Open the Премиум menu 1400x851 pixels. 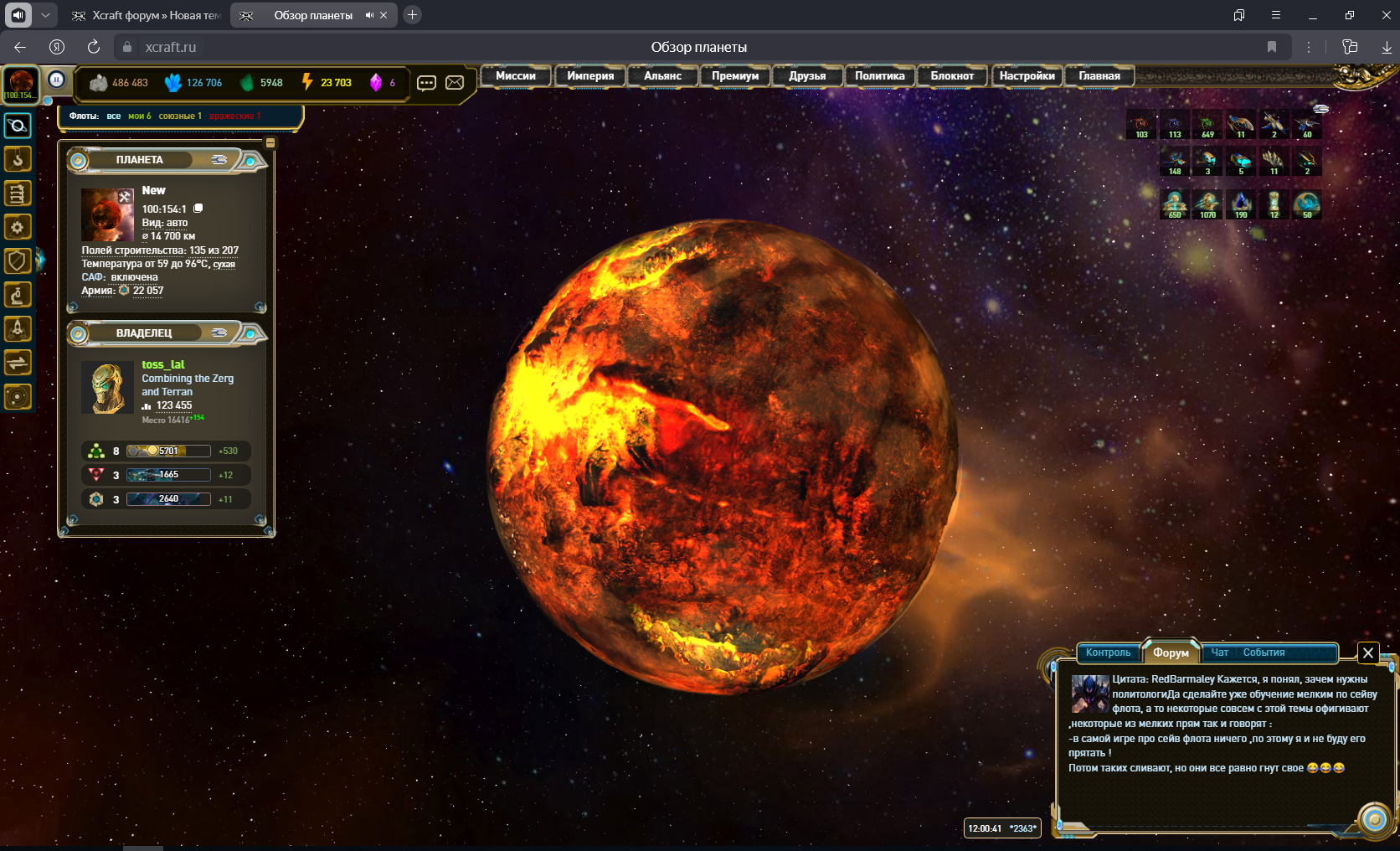pos(734,76)
